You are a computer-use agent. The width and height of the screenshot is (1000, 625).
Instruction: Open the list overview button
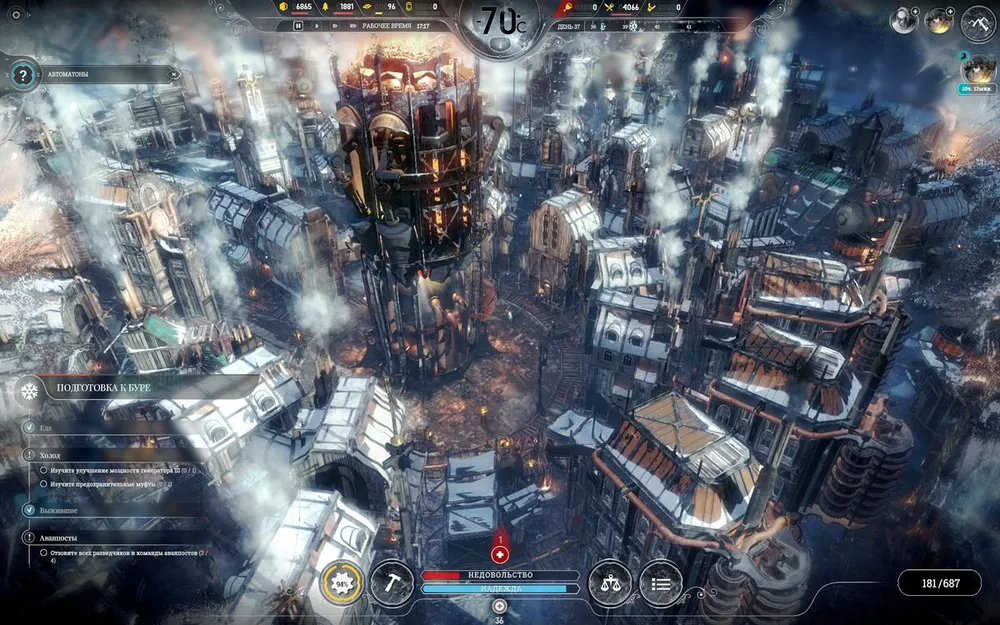coord(660,582)
